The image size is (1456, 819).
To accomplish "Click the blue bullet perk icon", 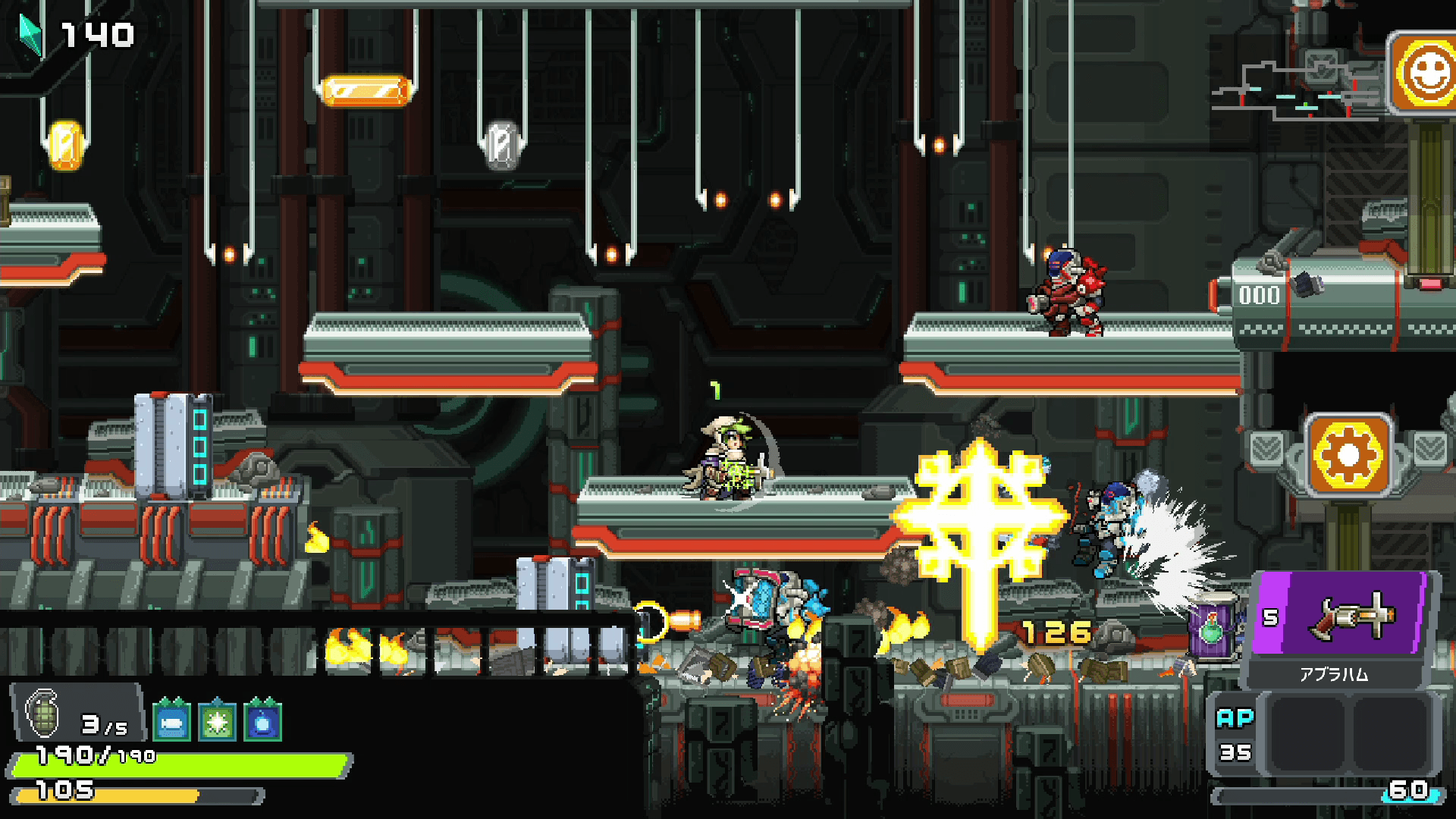I will pyautogui.click(x=171, y=721).
